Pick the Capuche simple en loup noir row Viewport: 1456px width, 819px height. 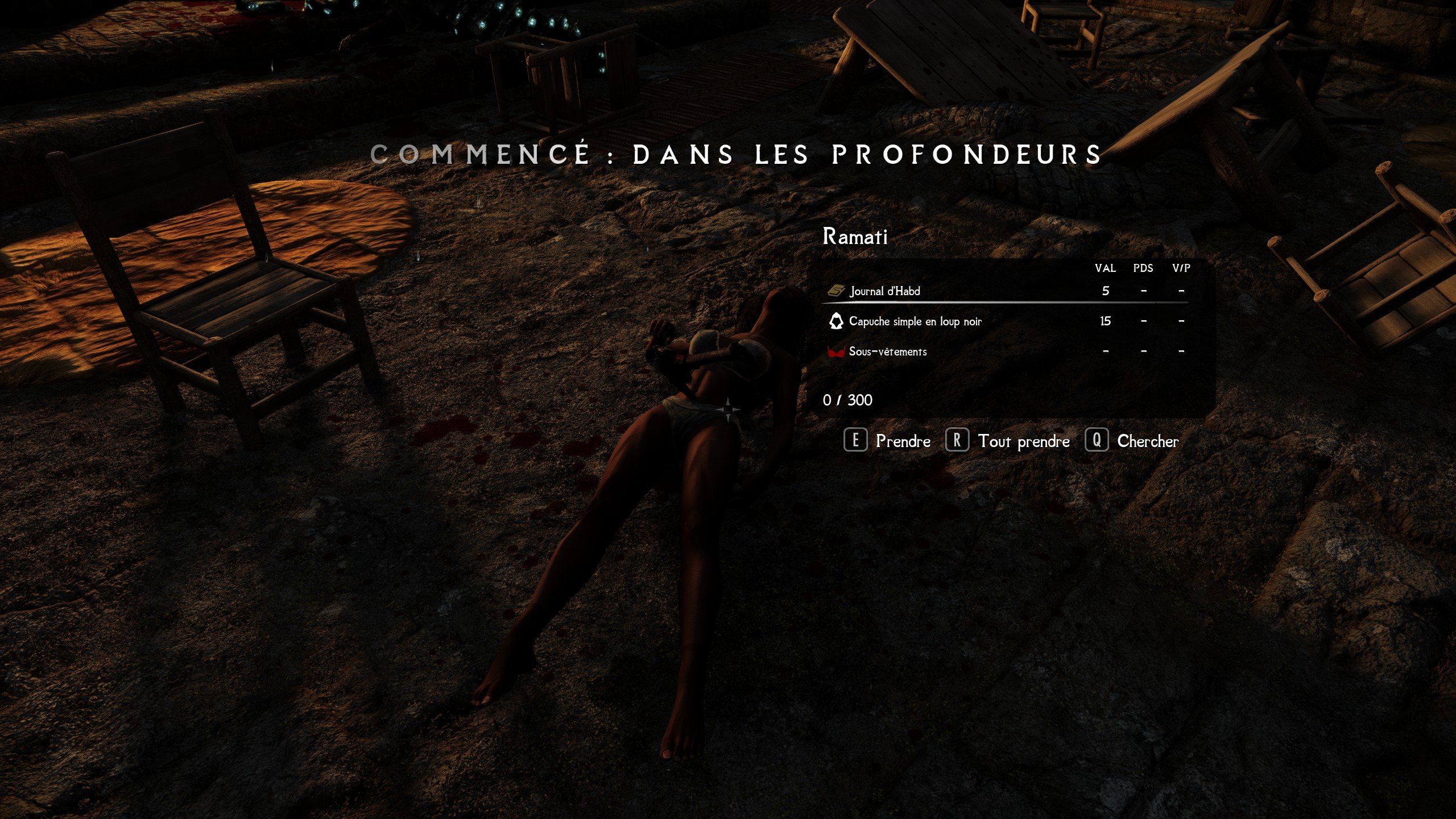[x=915, y=321]
